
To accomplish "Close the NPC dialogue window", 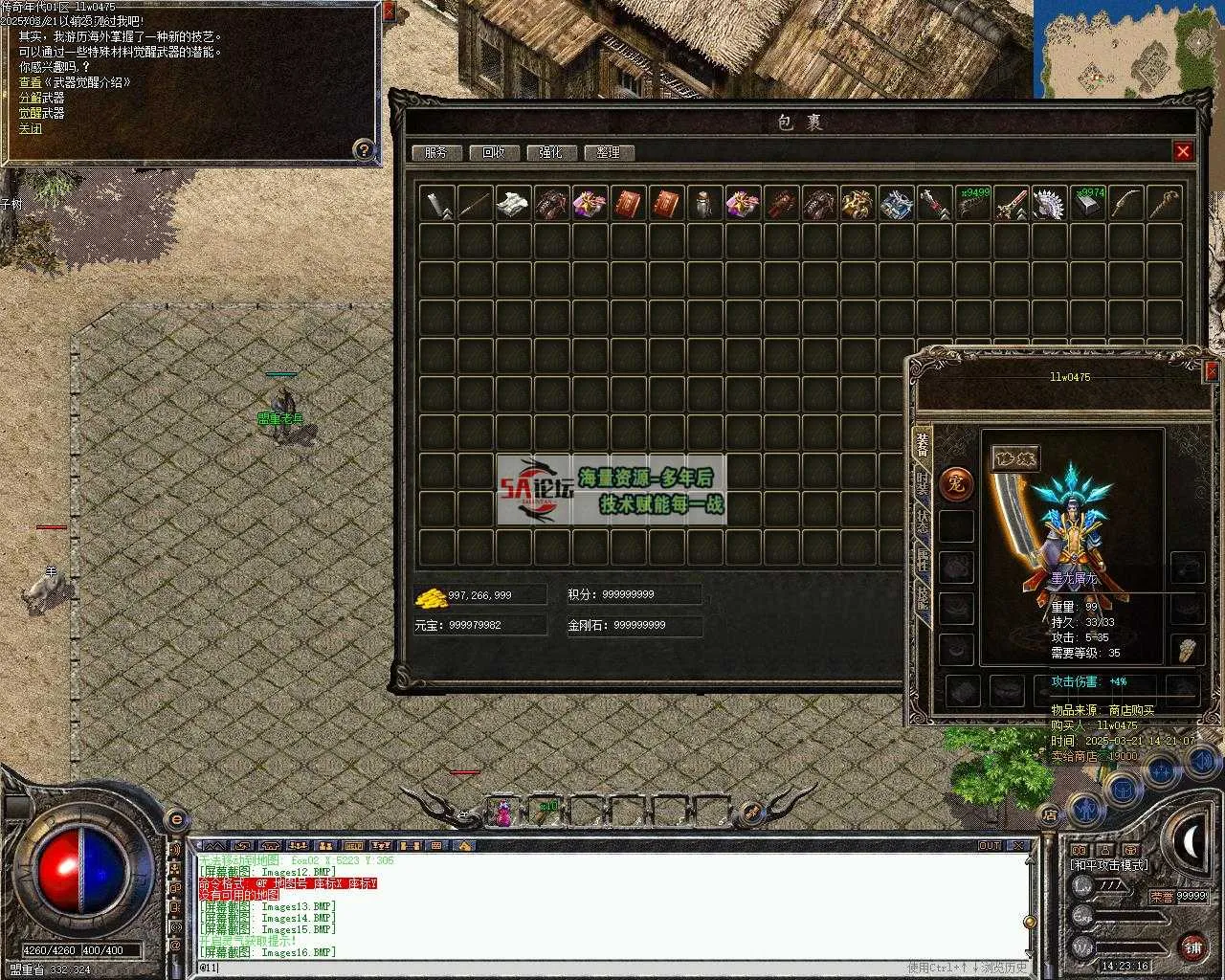I will point(388,11).
